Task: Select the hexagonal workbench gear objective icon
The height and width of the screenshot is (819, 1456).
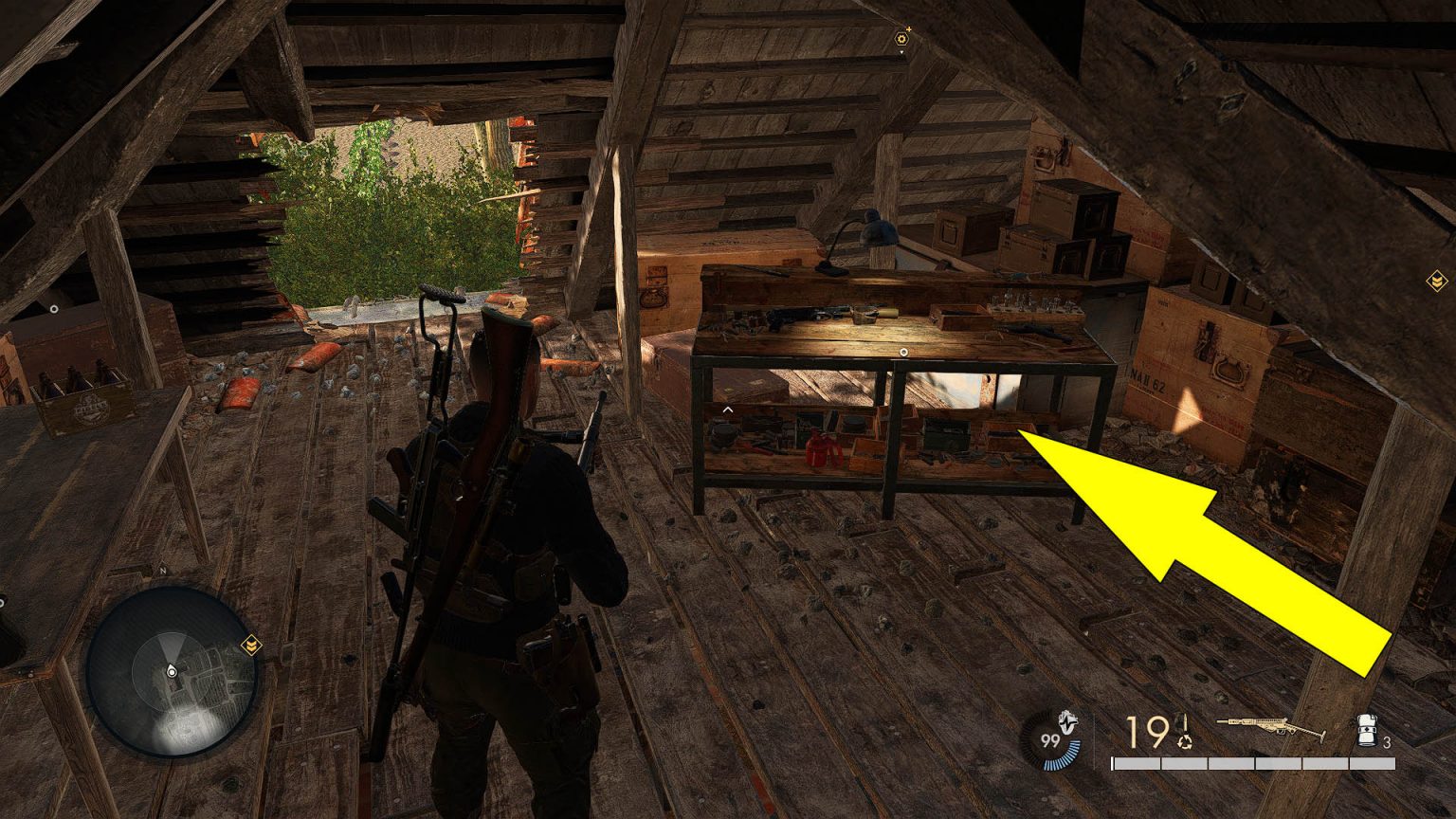Action: click(x=901, y=39)
